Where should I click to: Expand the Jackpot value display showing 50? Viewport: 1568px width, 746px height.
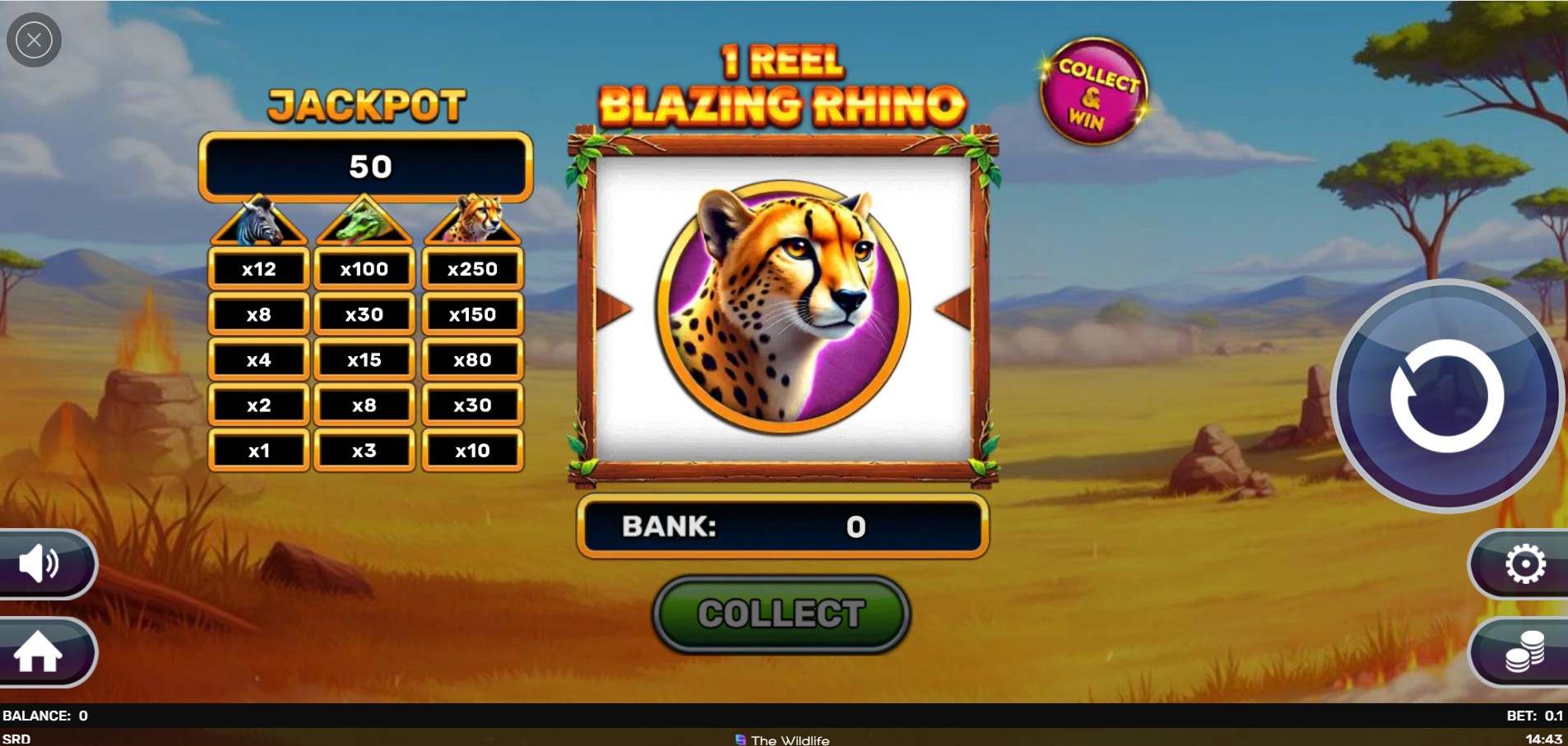(367, 167)
